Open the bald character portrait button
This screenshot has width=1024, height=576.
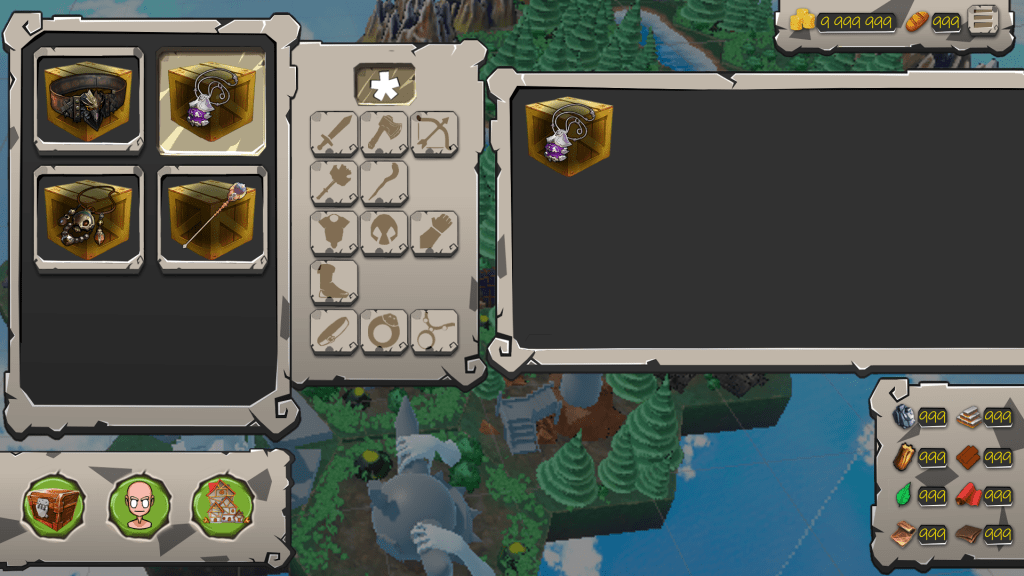coord(138,506)
